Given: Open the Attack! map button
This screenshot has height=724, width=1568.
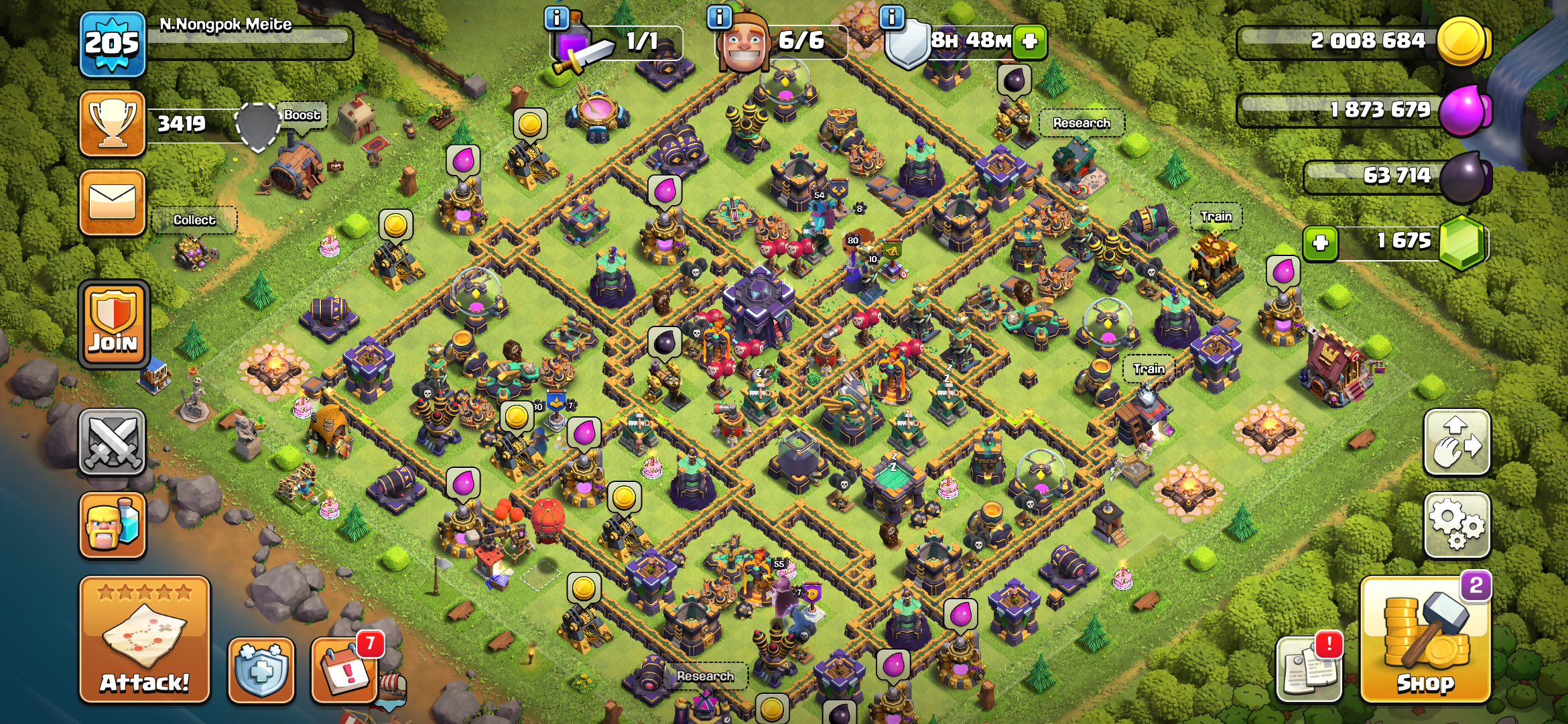Looking at the screenshot, I should point(145,640).
